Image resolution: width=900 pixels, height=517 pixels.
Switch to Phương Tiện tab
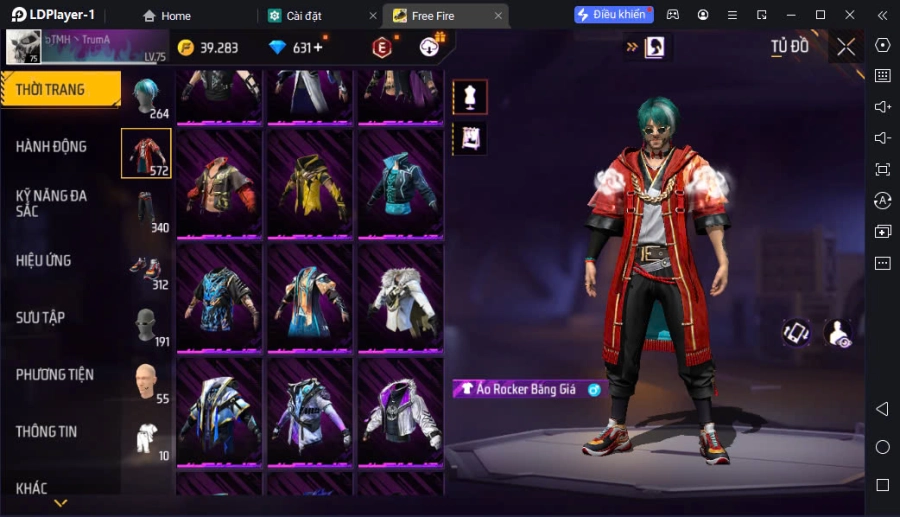(55, 375)
